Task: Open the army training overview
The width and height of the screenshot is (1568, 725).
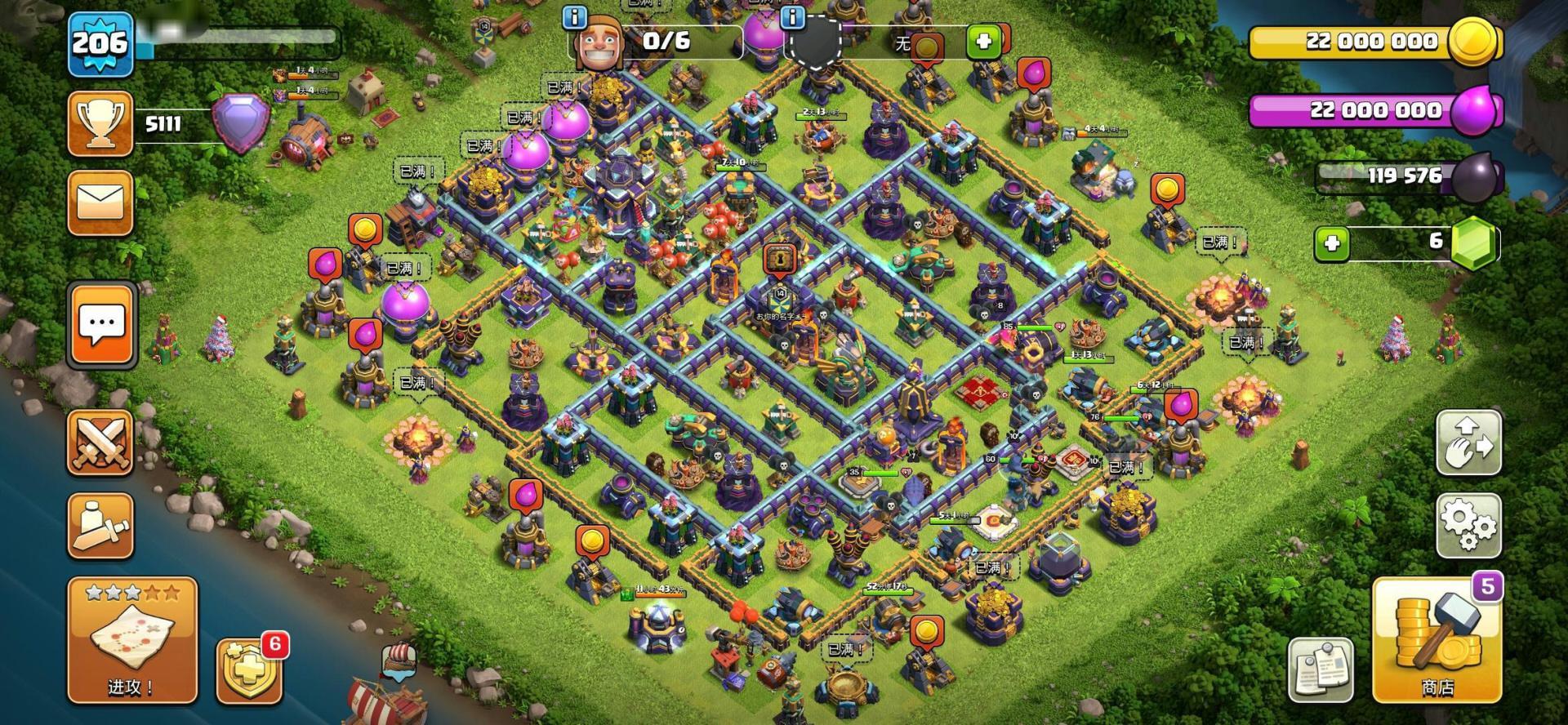Action: [100, 526]
